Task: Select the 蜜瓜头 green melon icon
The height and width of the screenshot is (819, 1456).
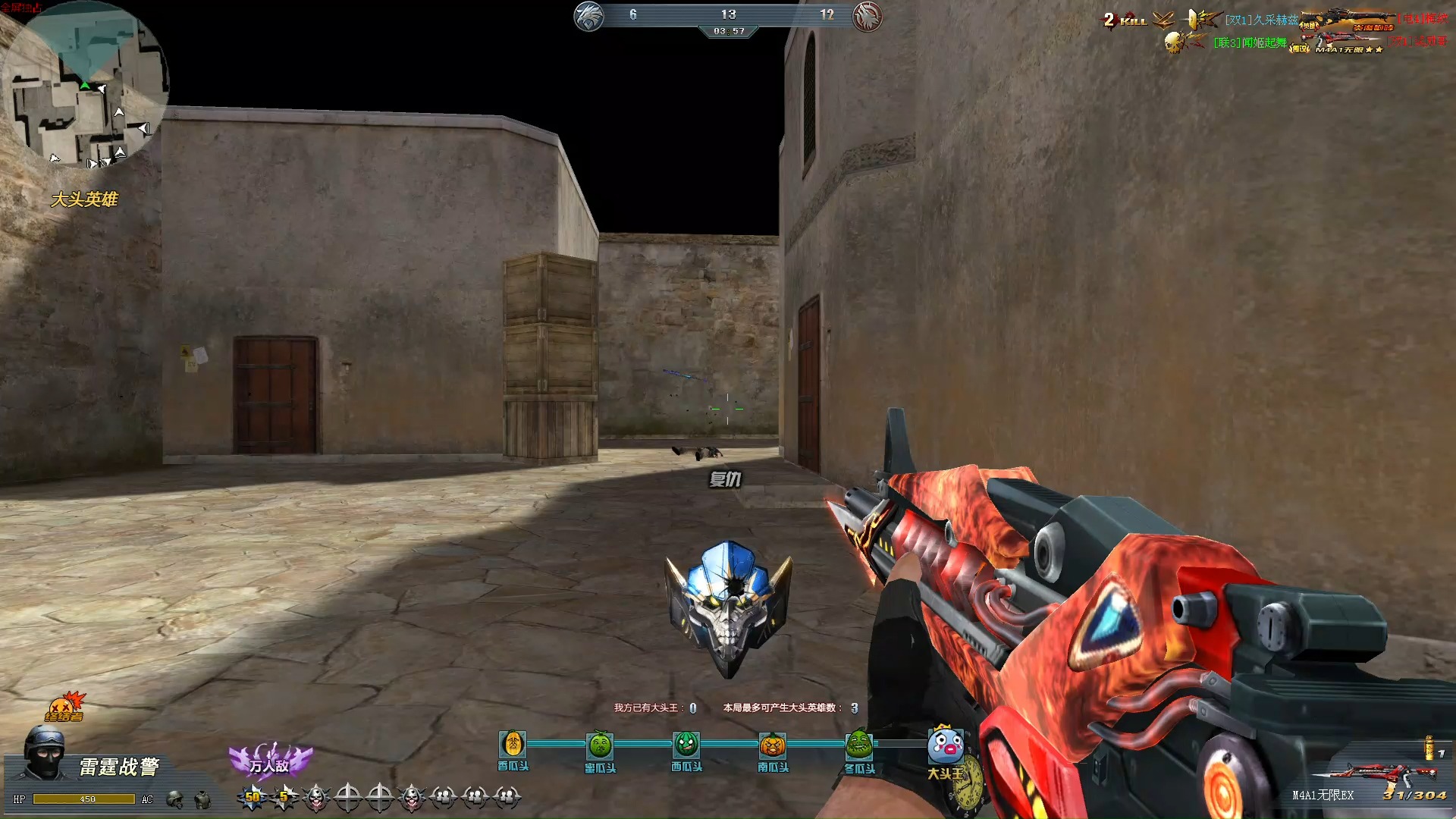Action: tap(600, 746)
